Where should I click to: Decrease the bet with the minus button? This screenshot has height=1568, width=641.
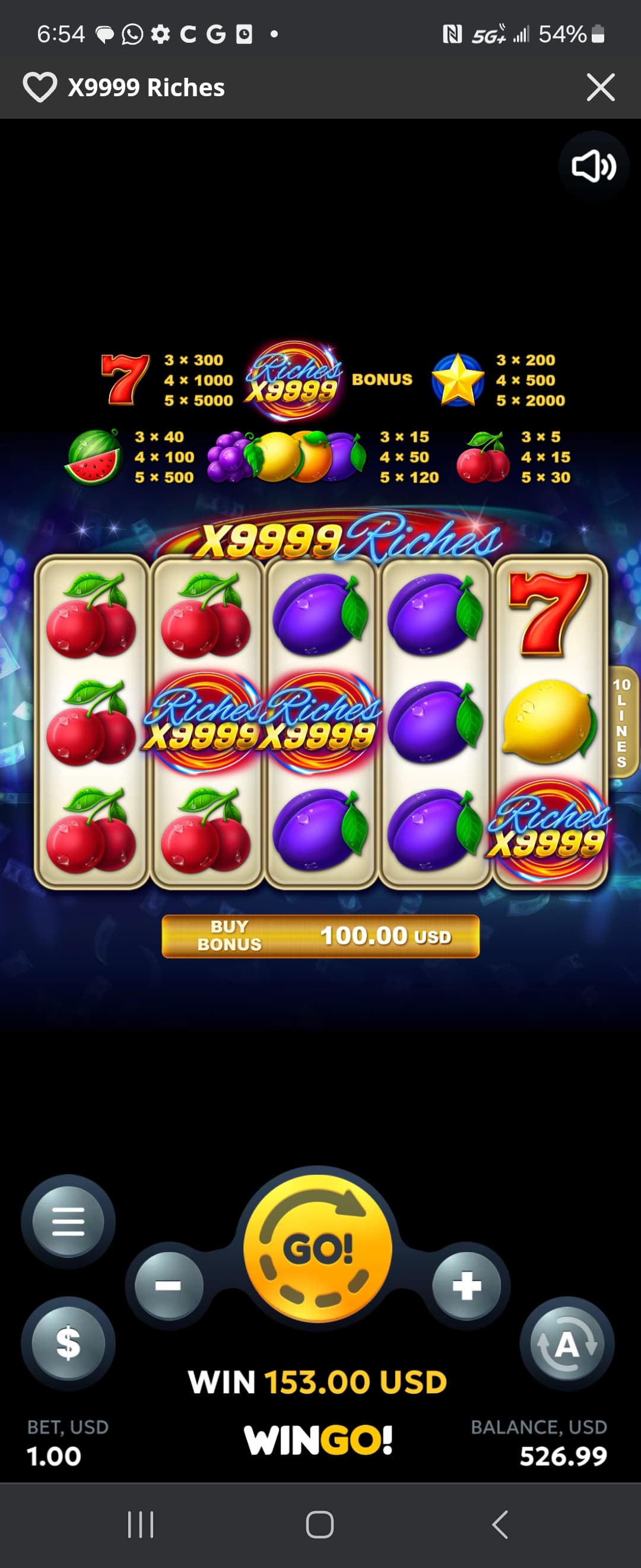tap(169, 1285)
